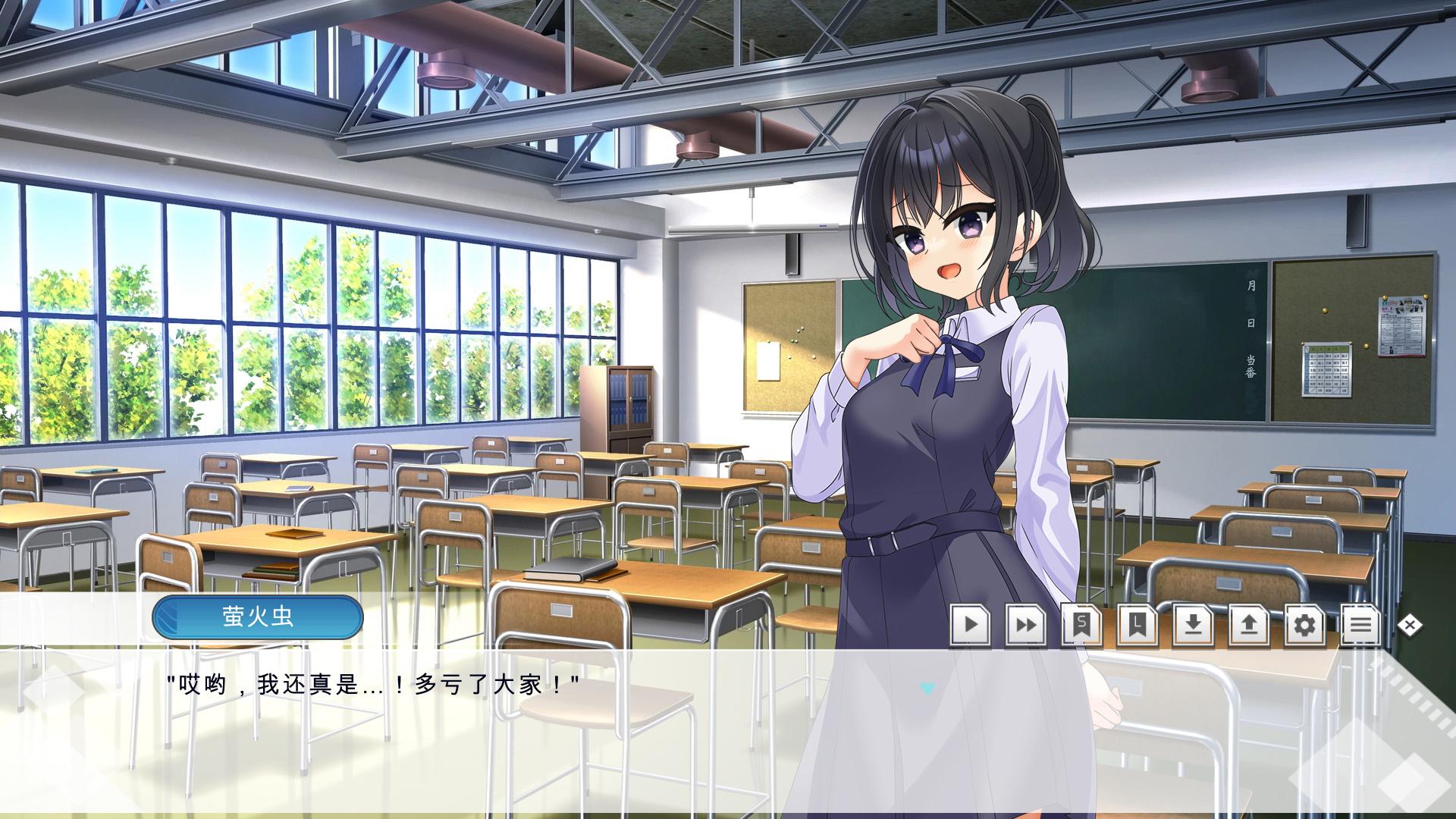Open the save screen via down-arrow icon
Viewport: 1456px width, 819px height.
[x=1193, y=625]
